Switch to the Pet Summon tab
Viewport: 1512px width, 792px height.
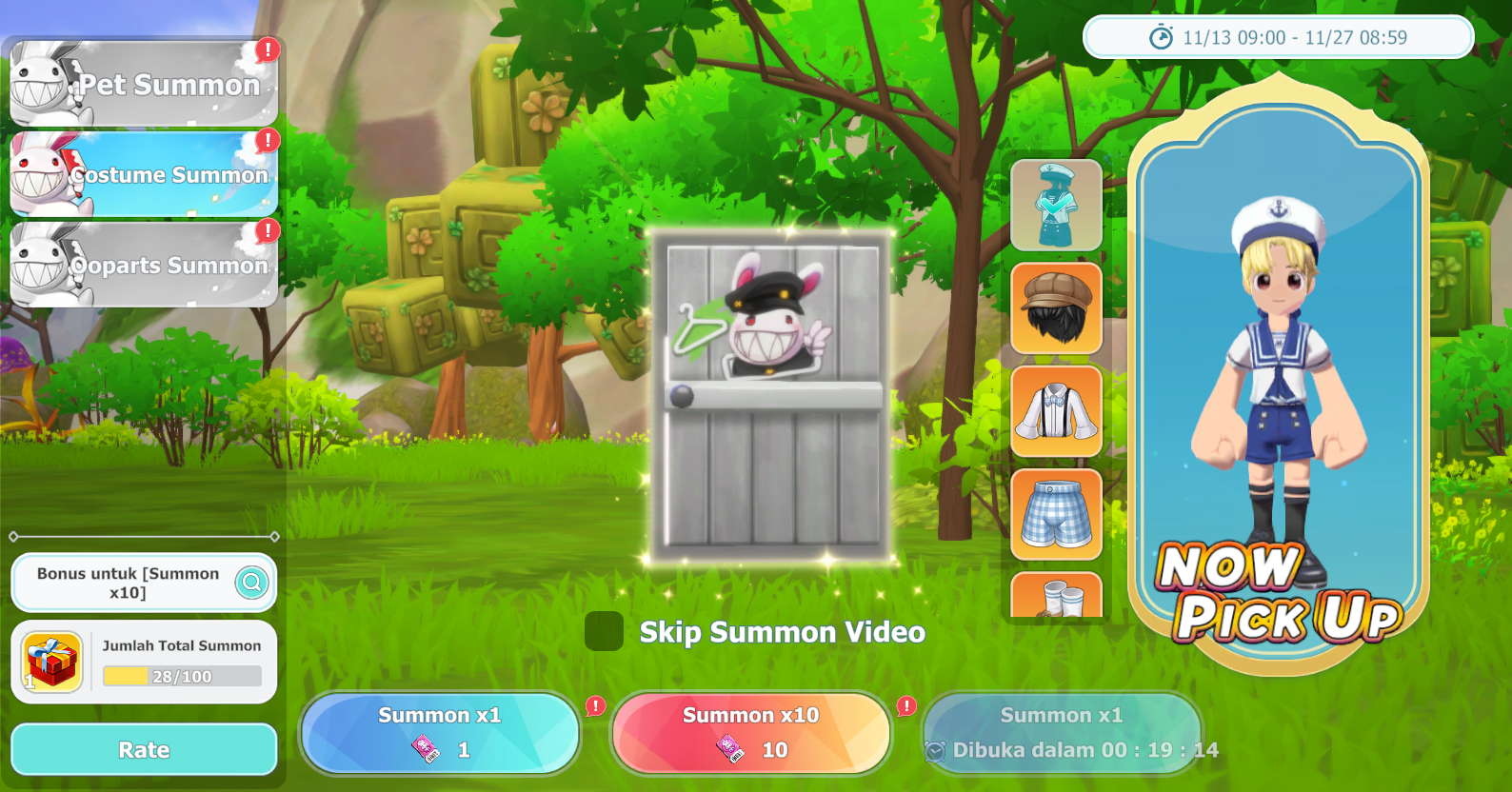[144, 84]
